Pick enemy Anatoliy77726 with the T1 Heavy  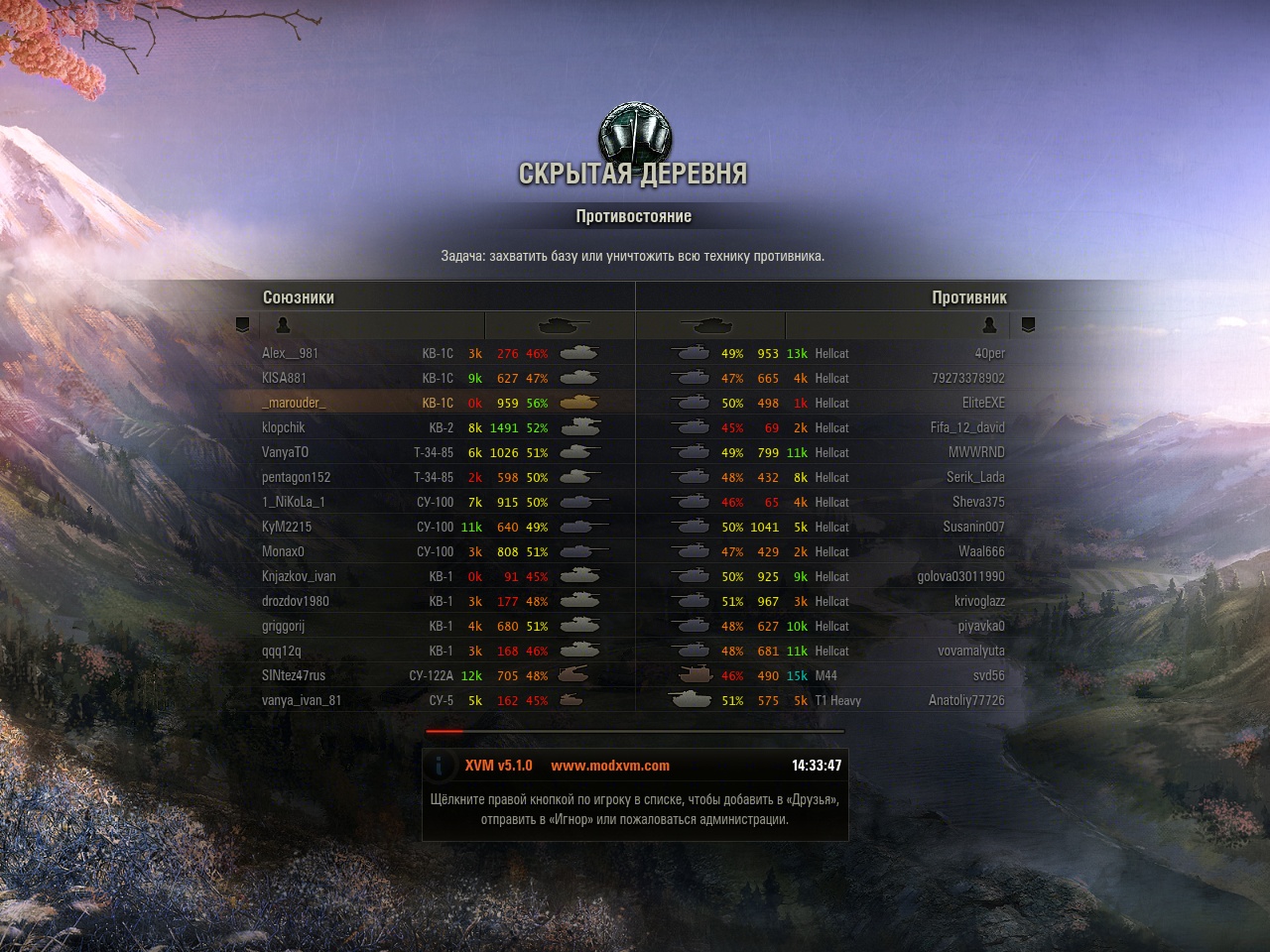966,701
